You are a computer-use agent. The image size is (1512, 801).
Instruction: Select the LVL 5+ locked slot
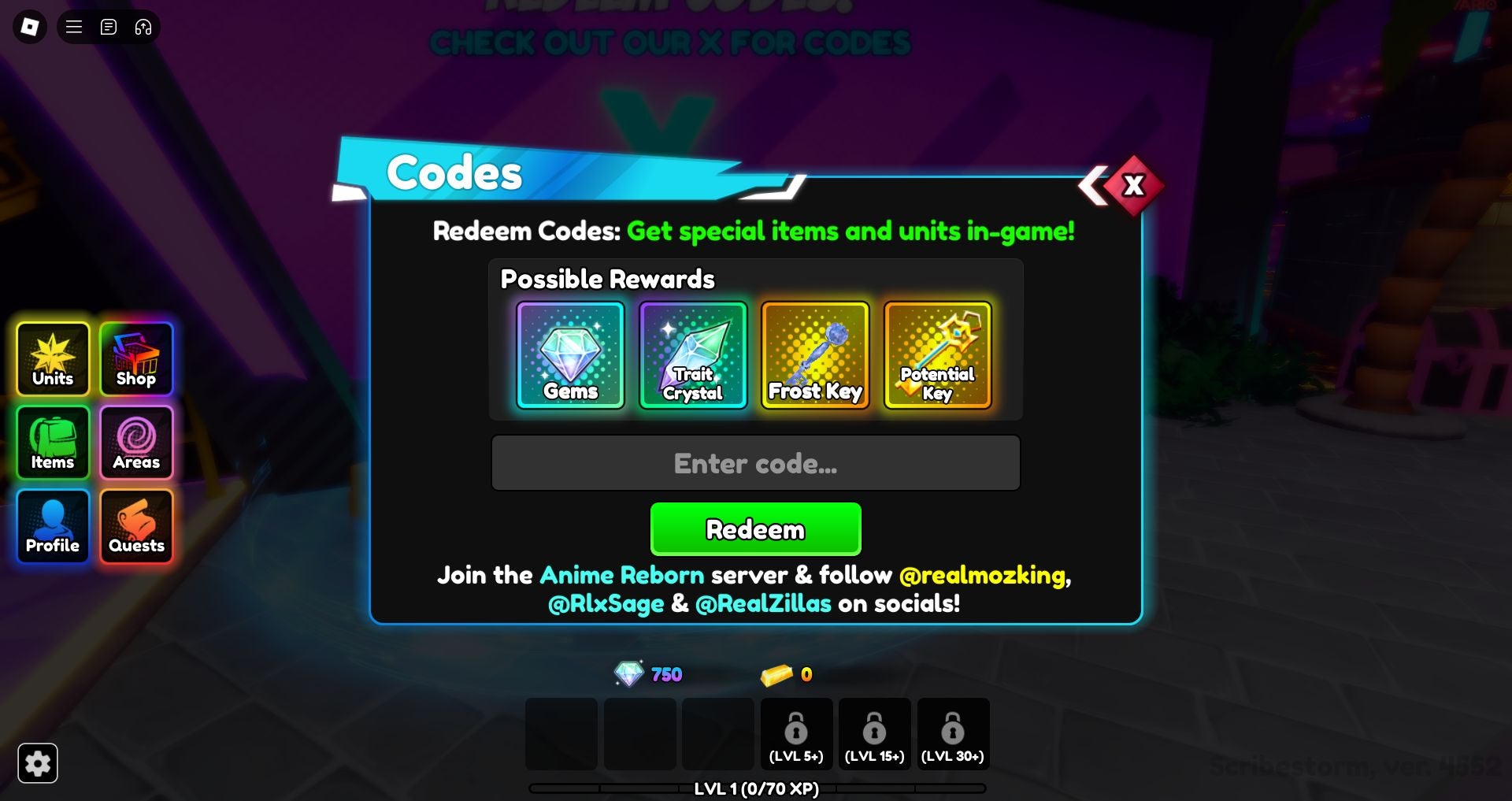coord(797,733)
